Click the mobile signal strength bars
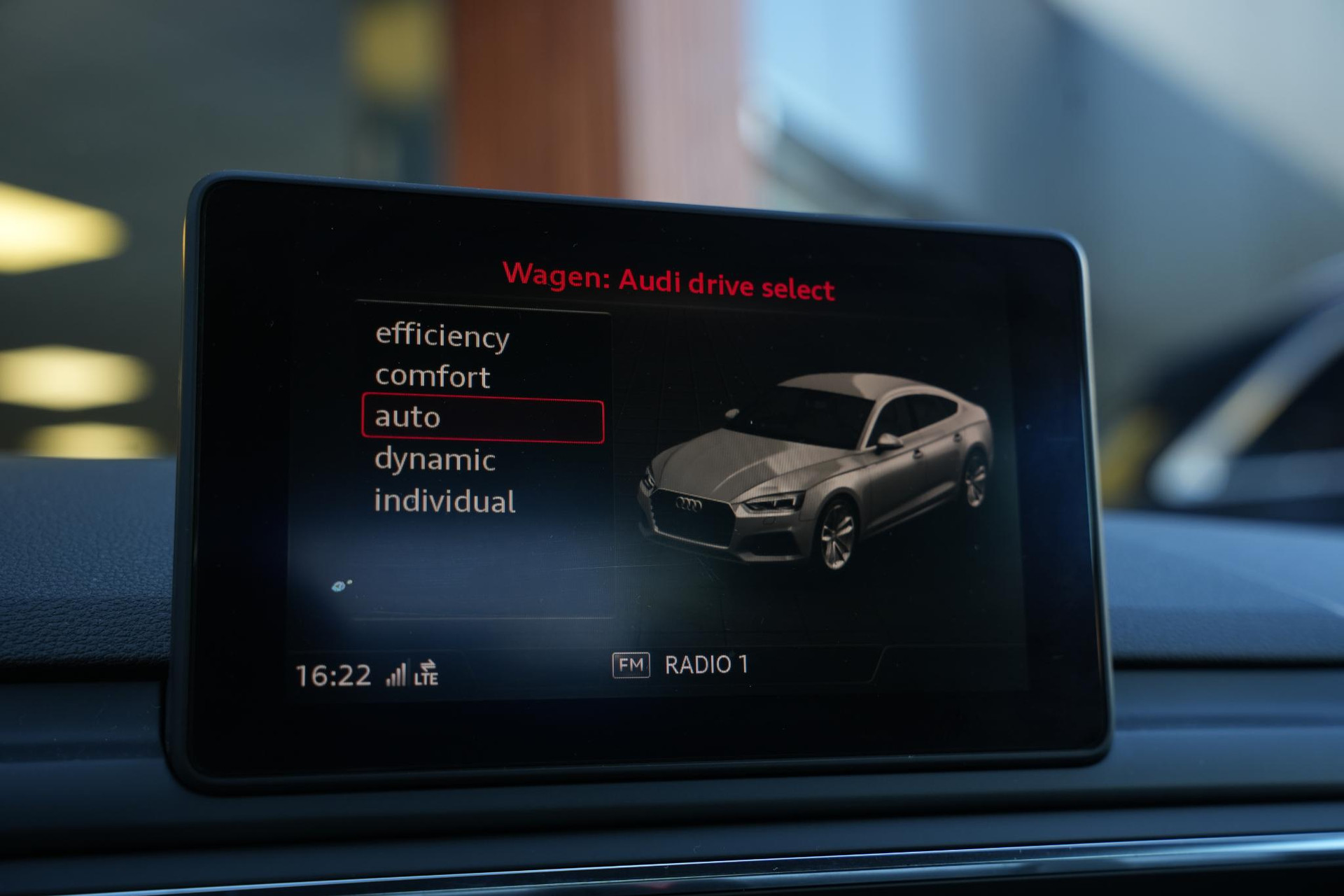 [x=396, y=674]
